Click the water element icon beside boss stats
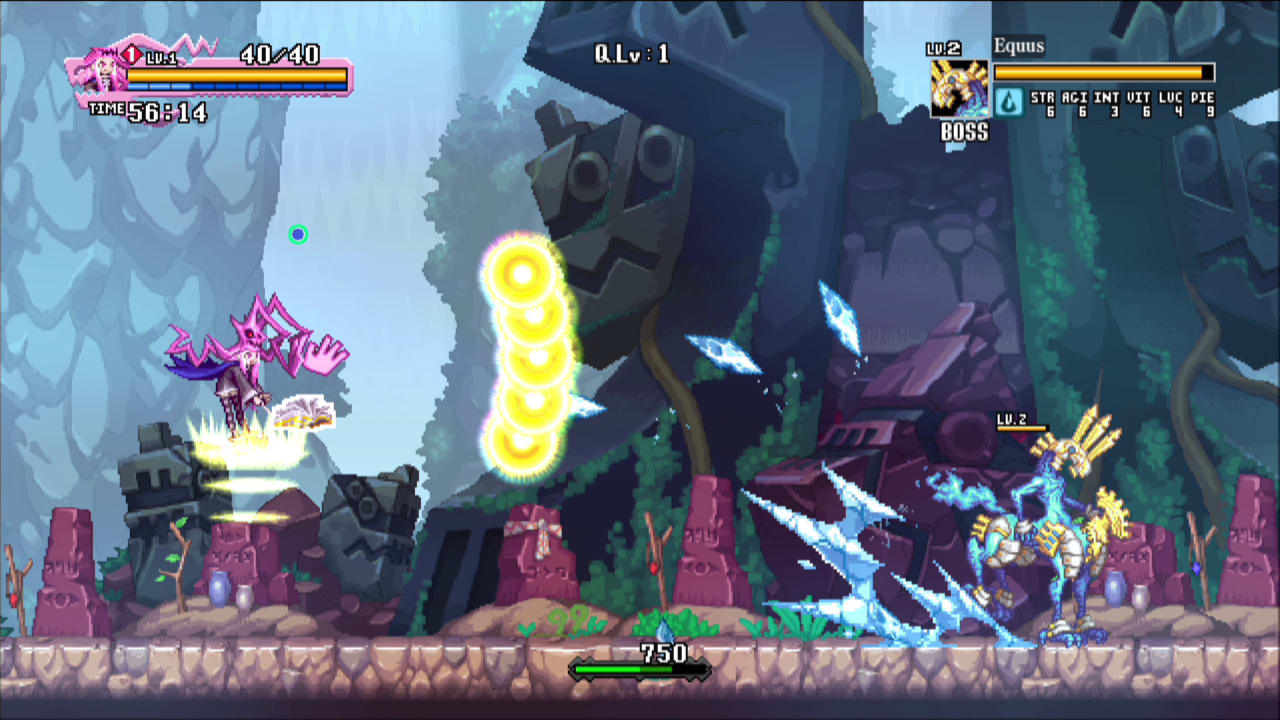 click(x=1009, y=101)
